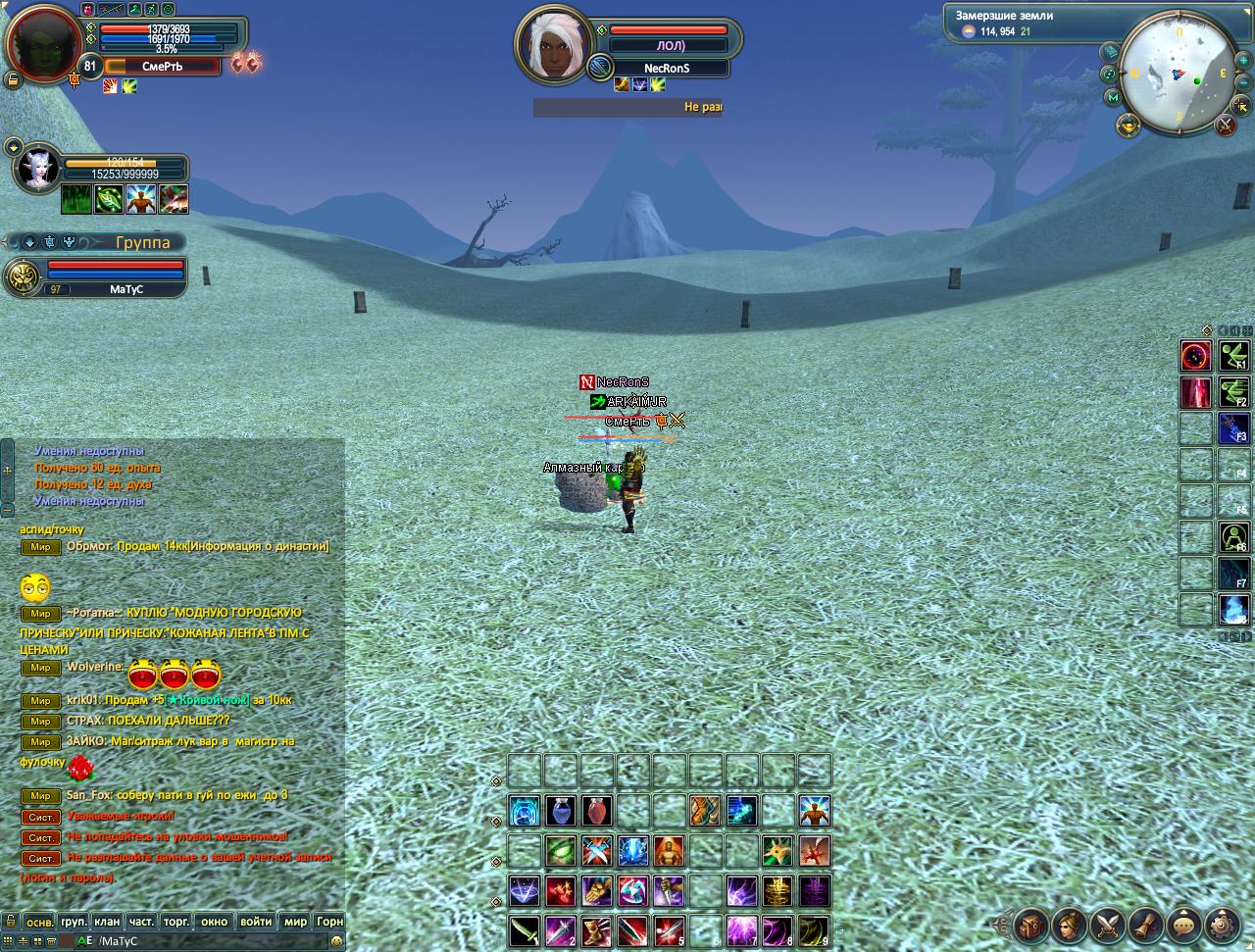Open the gear system settings button
Image resolution: width=1255 pixels, height=952 pixels.
[1222, 925]
